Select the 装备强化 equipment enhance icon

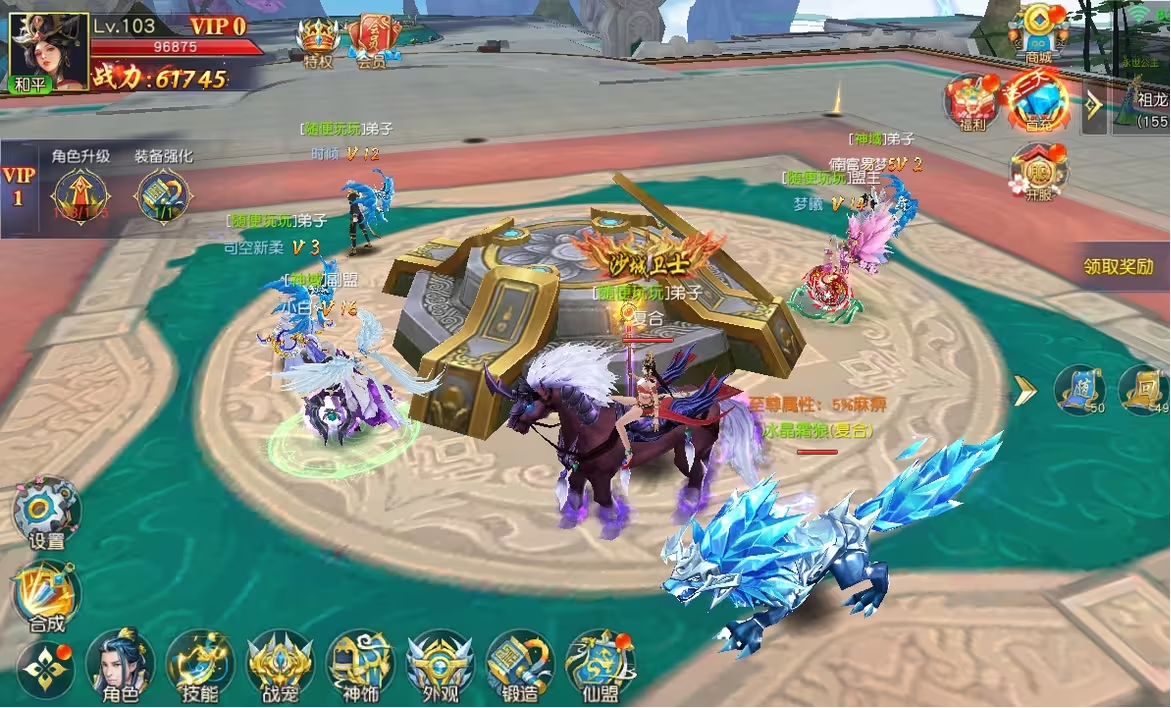(x=163, y=195)
